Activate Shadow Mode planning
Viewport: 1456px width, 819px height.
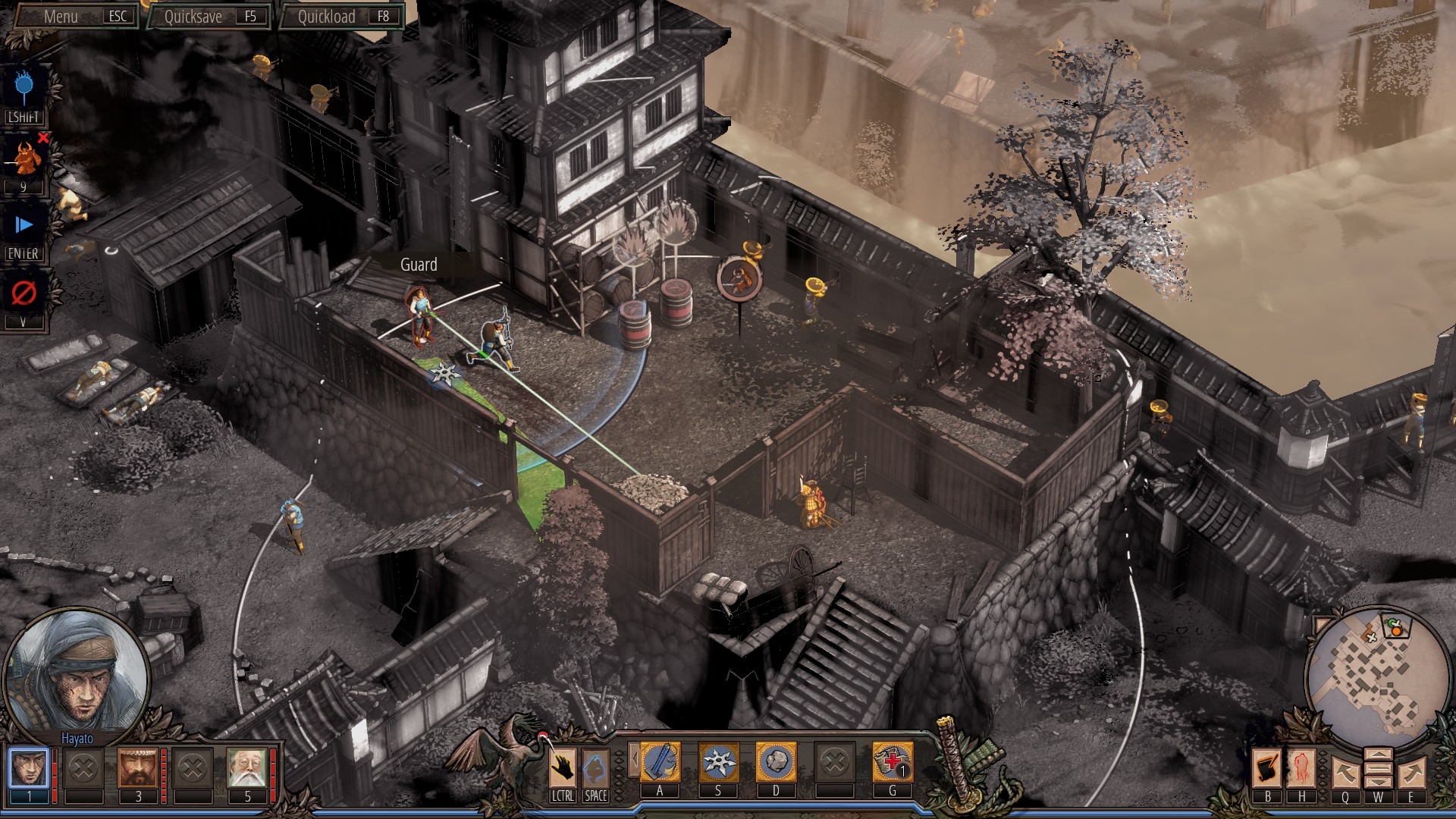click(x=26, y=85)
